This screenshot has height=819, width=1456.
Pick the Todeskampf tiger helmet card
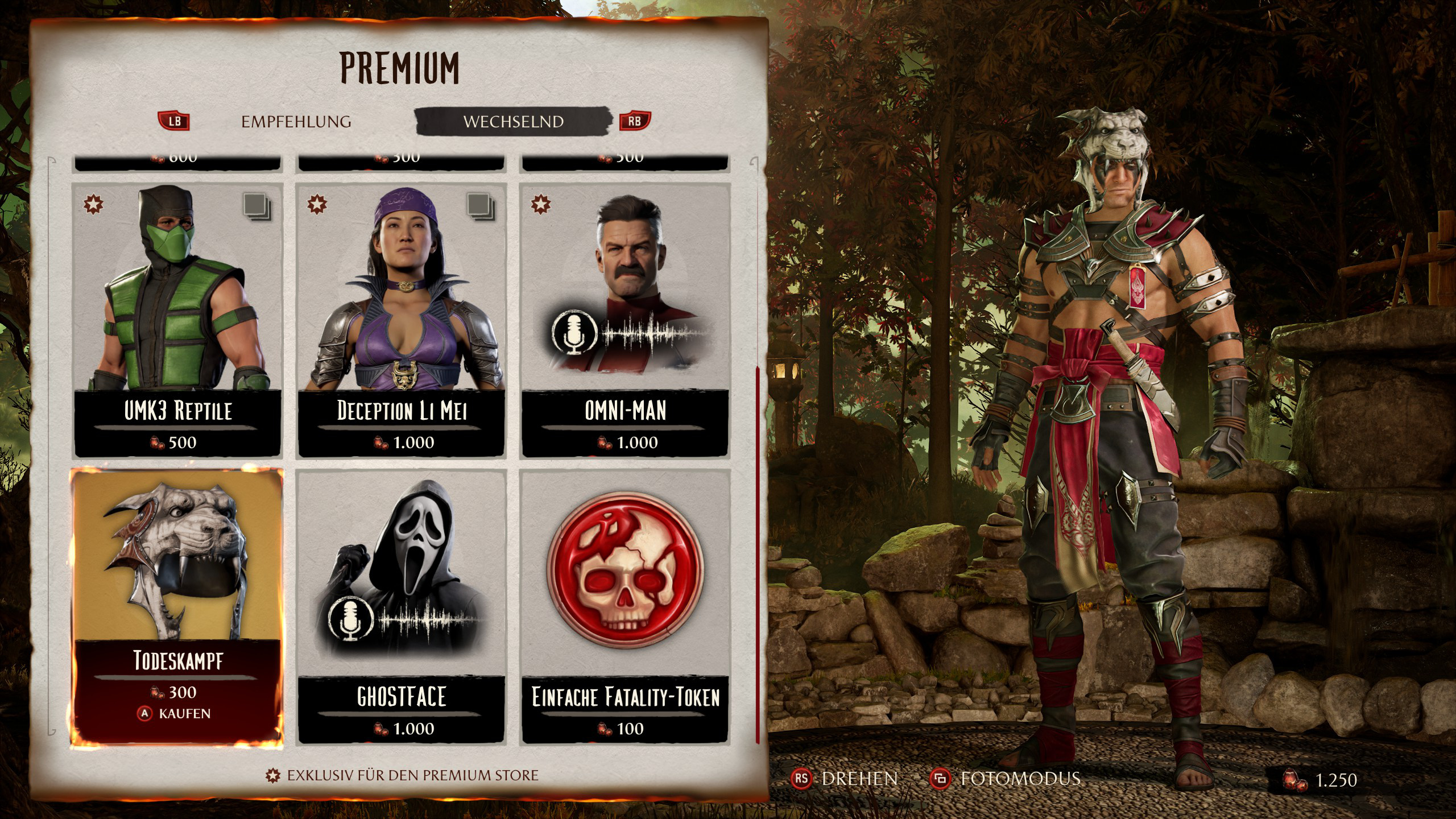pyautogui.click(x=177, y=606)
